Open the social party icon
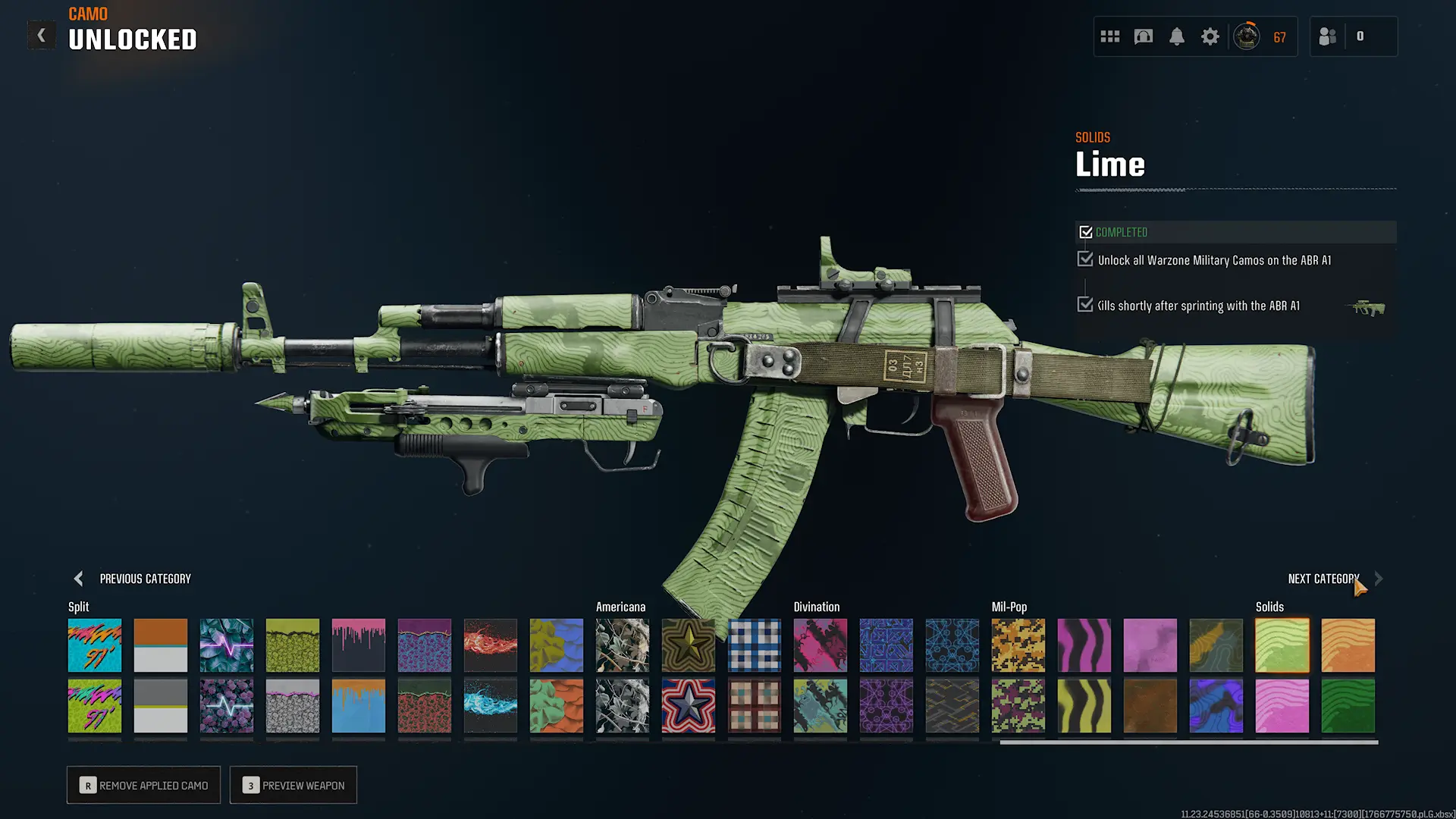This screenshot has height=819, width=1456. (x=1328, y=36)
